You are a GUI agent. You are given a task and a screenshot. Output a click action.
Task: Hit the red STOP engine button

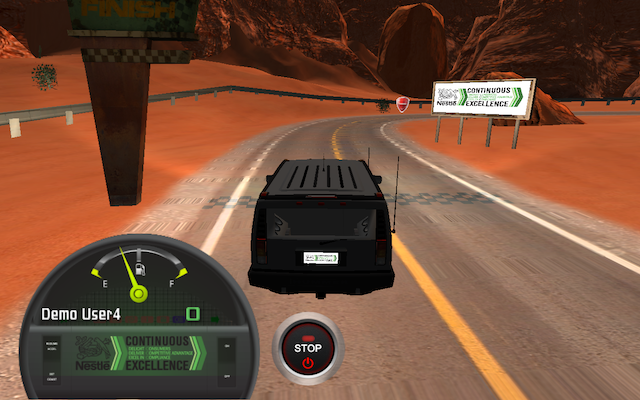308,349
